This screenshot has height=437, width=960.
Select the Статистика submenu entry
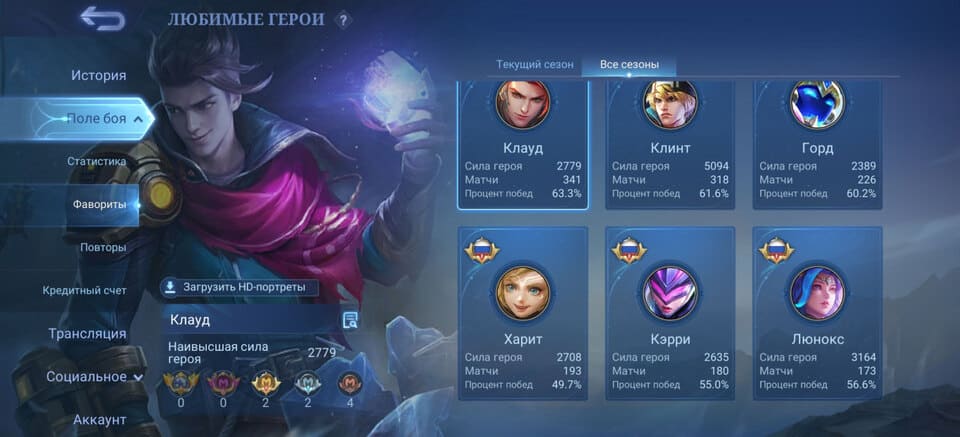pyautogui.click(x=97, y=161)
